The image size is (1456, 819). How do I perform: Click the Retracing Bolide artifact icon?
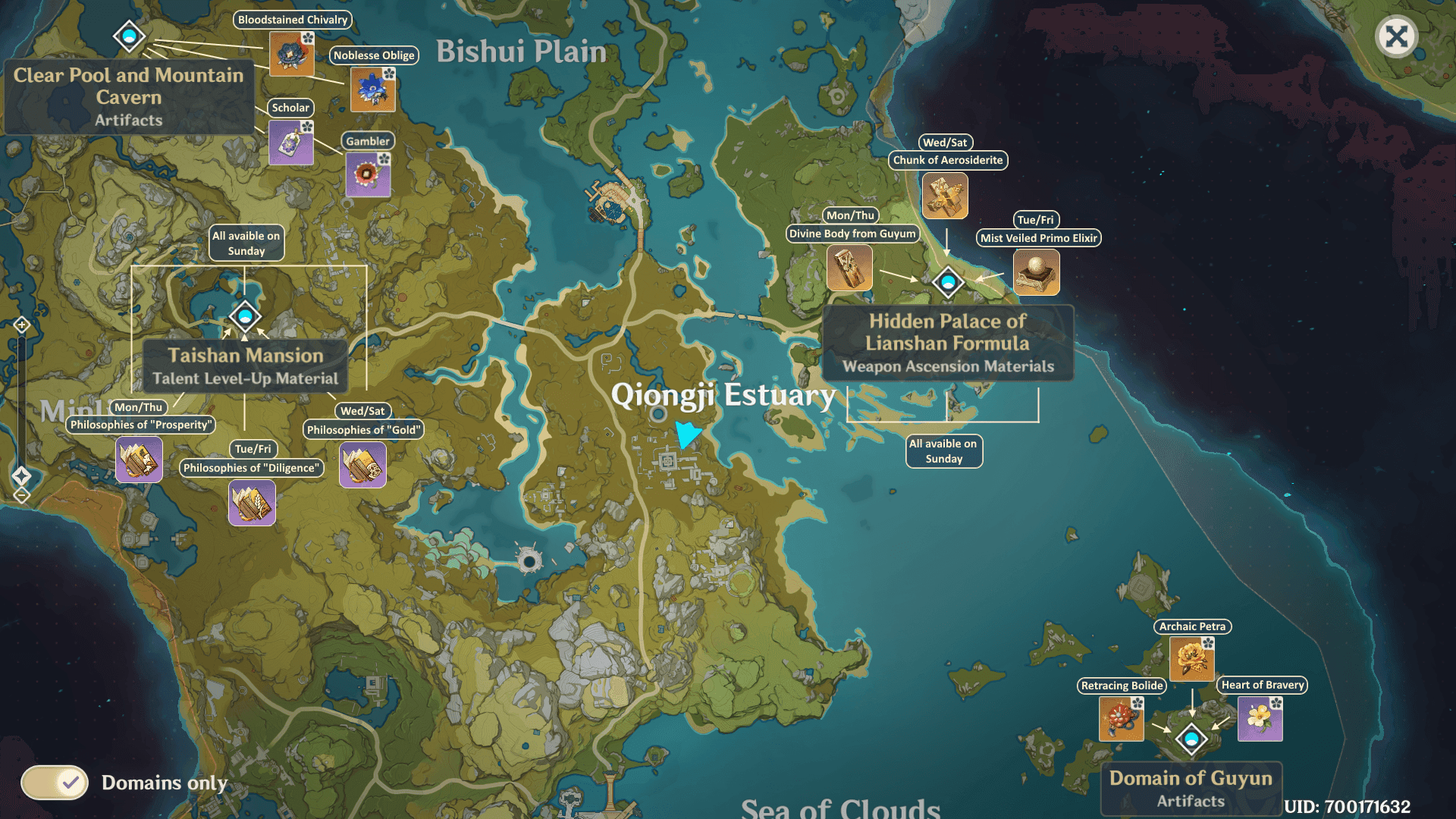[x=1122, y=718]
